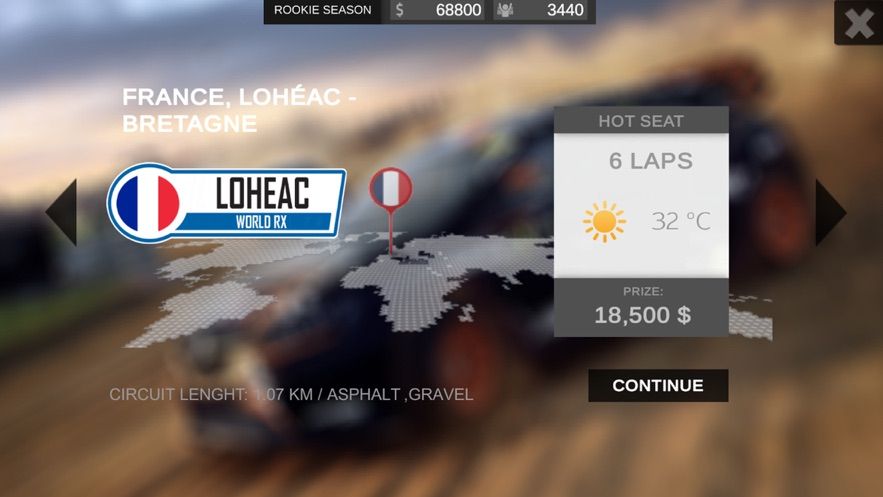Click the CONTINUE button
The width and height of the screenshot is (883, 497).
click(x=657, y=385)
